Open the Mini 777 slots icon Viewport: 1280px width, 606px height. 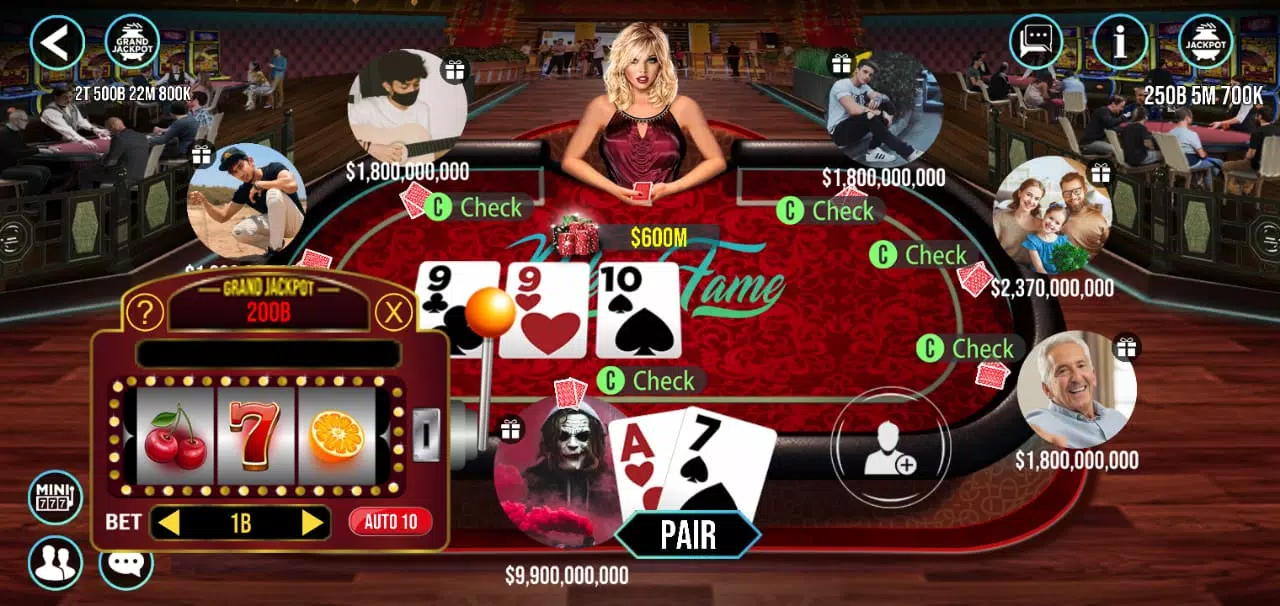point(55,497)
